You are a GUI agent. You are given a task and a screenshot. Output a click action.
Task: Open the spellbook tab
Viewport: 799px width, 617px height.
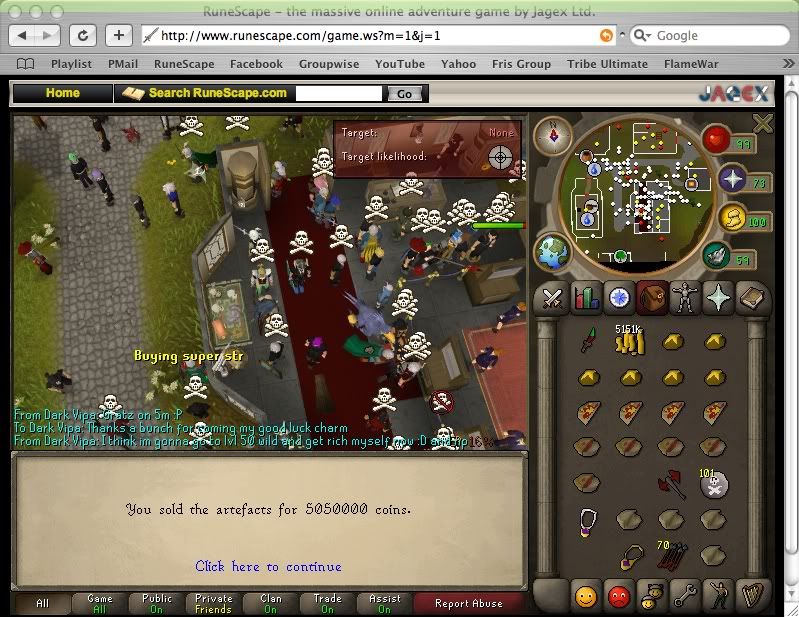752,298
